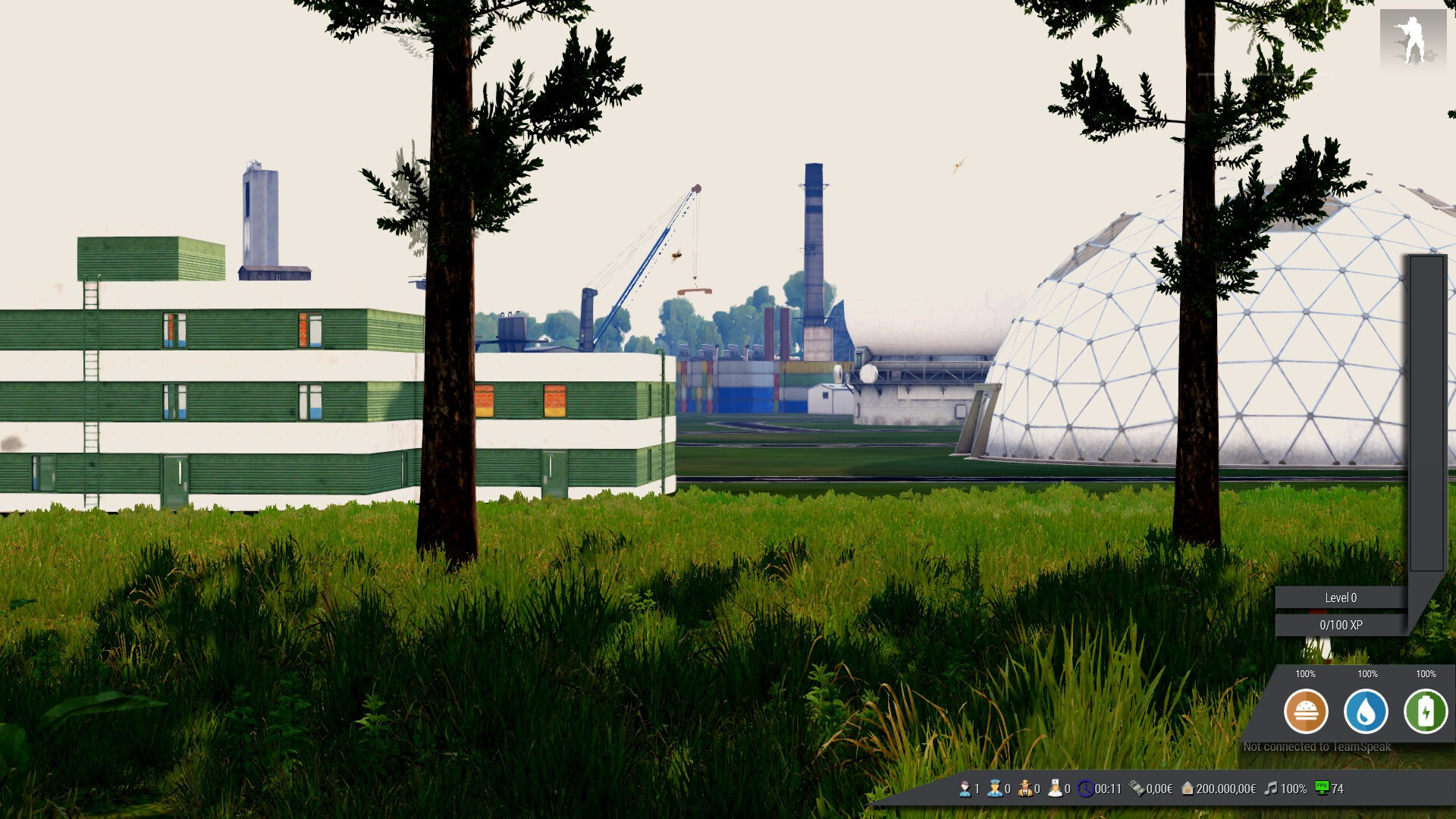Click the civilian player count icon
Screen dimensions: 1456x819
965,789
